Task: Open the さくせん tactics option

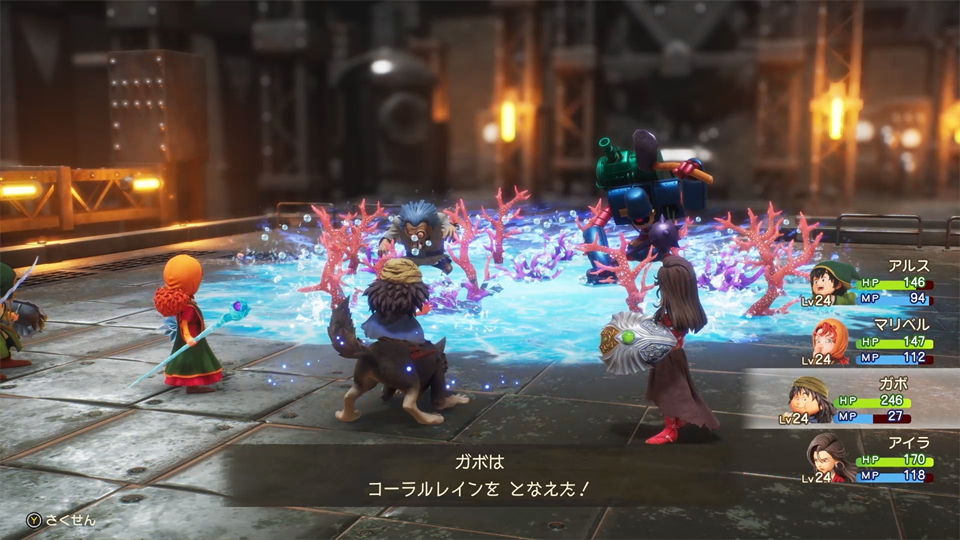Action: [x=62, y=520]
